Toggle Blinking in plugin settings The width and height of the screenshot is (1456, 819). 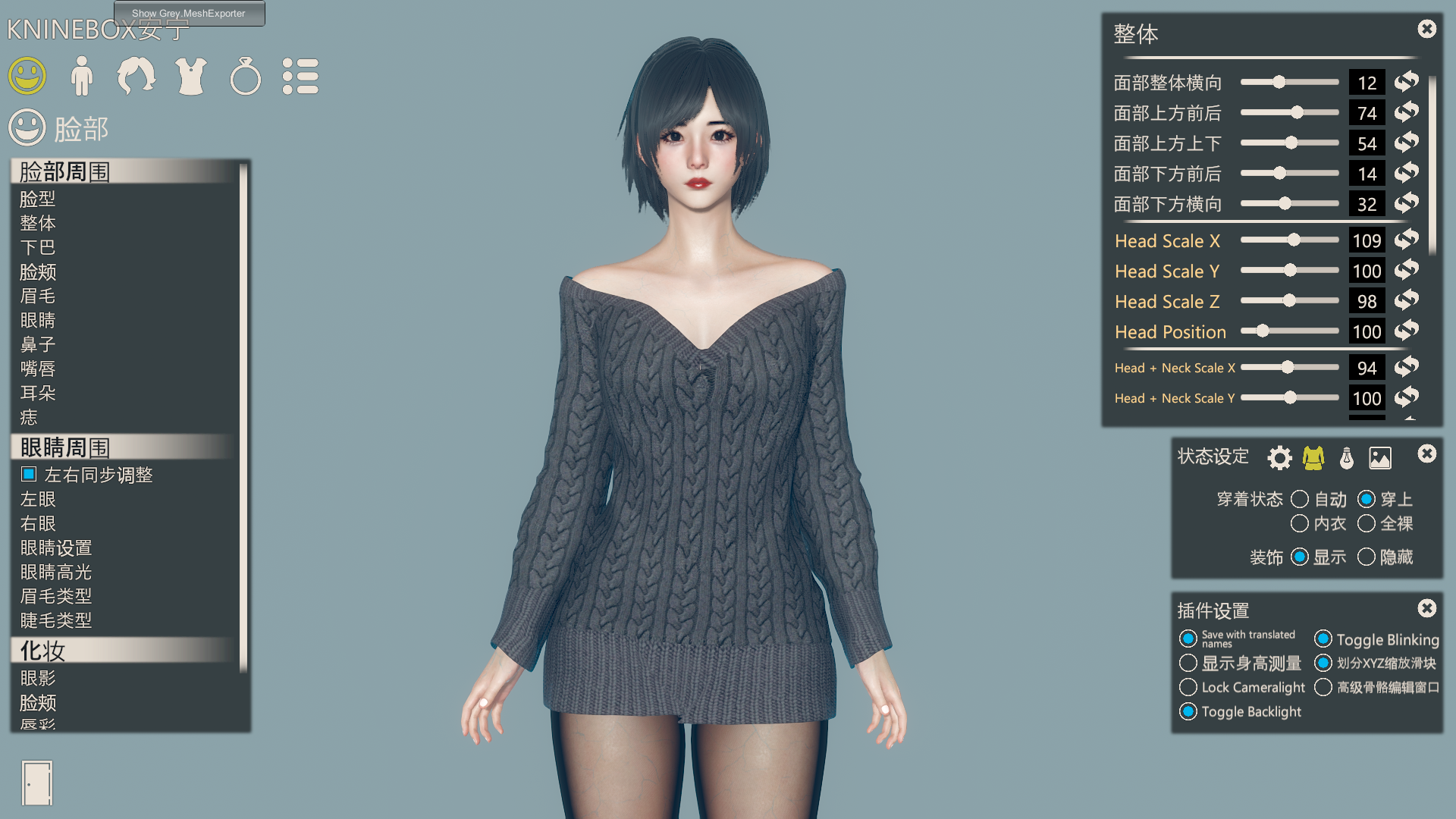[1323, 639]
